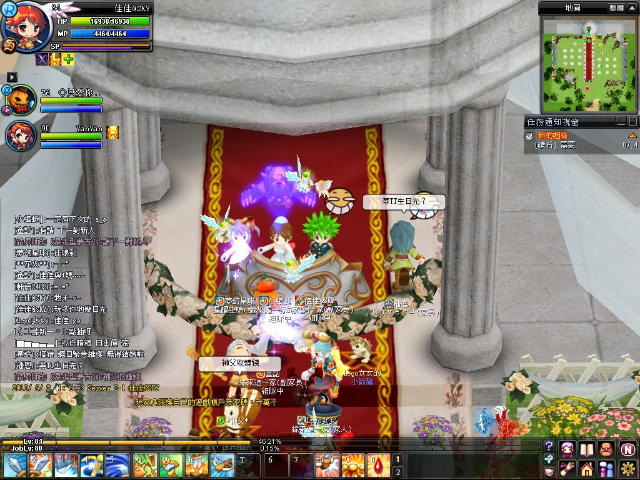This screenshot has width=640, height=480.
Task: Select the red-haired party member portrait below pumpkin
Action: point(19,136)
